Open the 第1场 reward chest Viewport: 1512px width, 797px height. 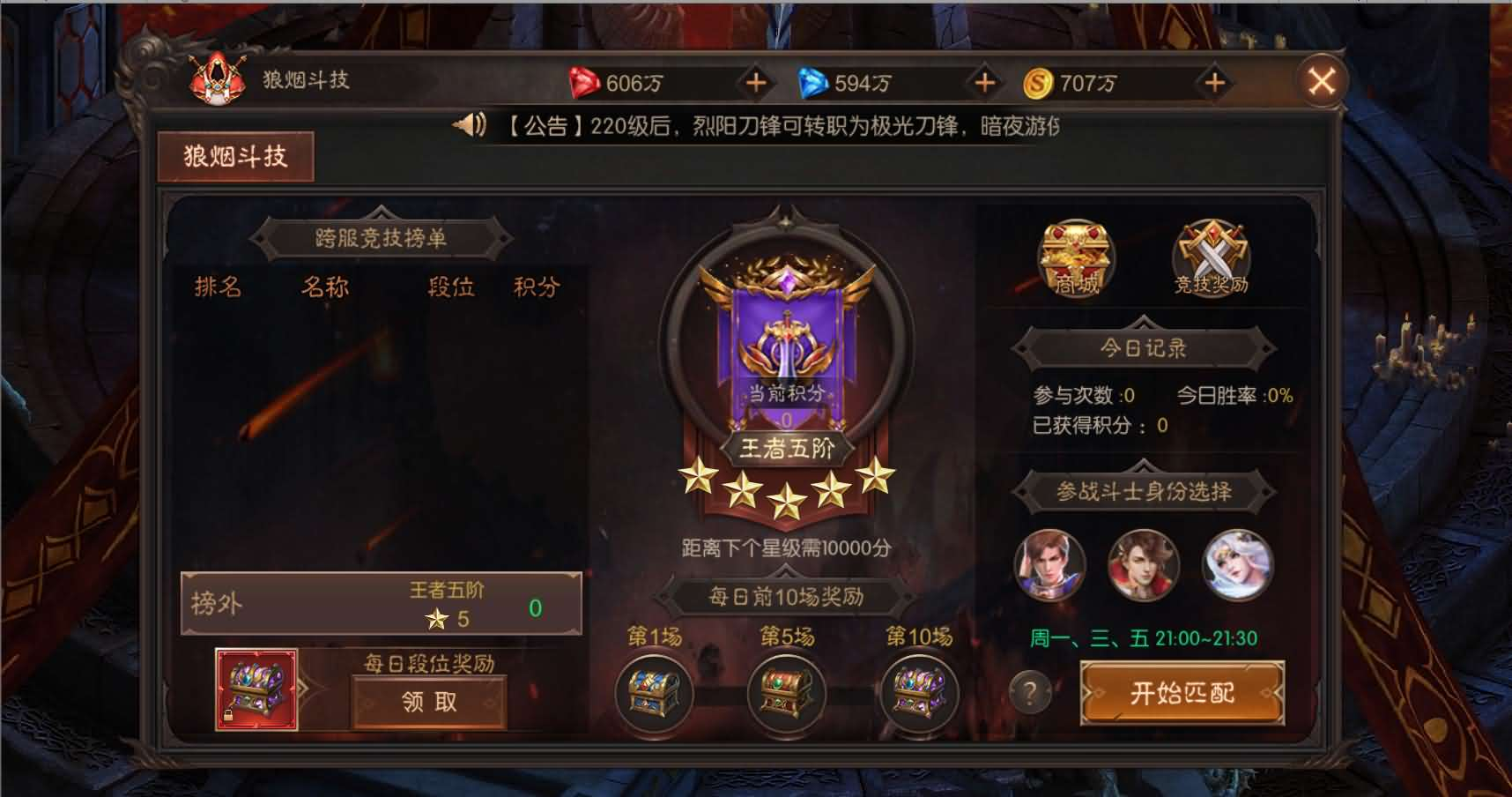[655, 695]
